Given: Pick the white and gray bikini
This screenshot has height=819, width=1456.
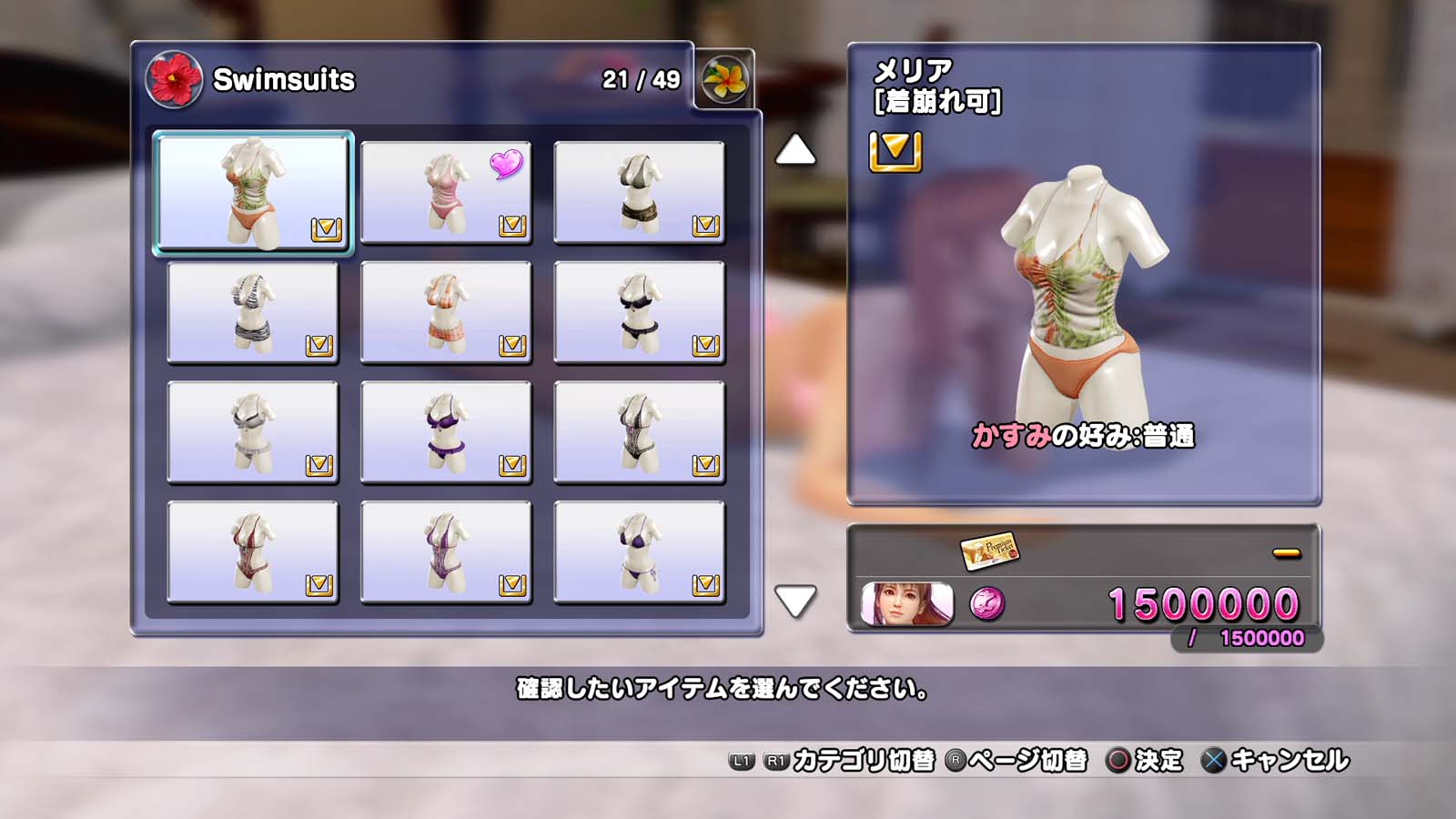Looking at the screenshot, I should click(x=253, y=432).
